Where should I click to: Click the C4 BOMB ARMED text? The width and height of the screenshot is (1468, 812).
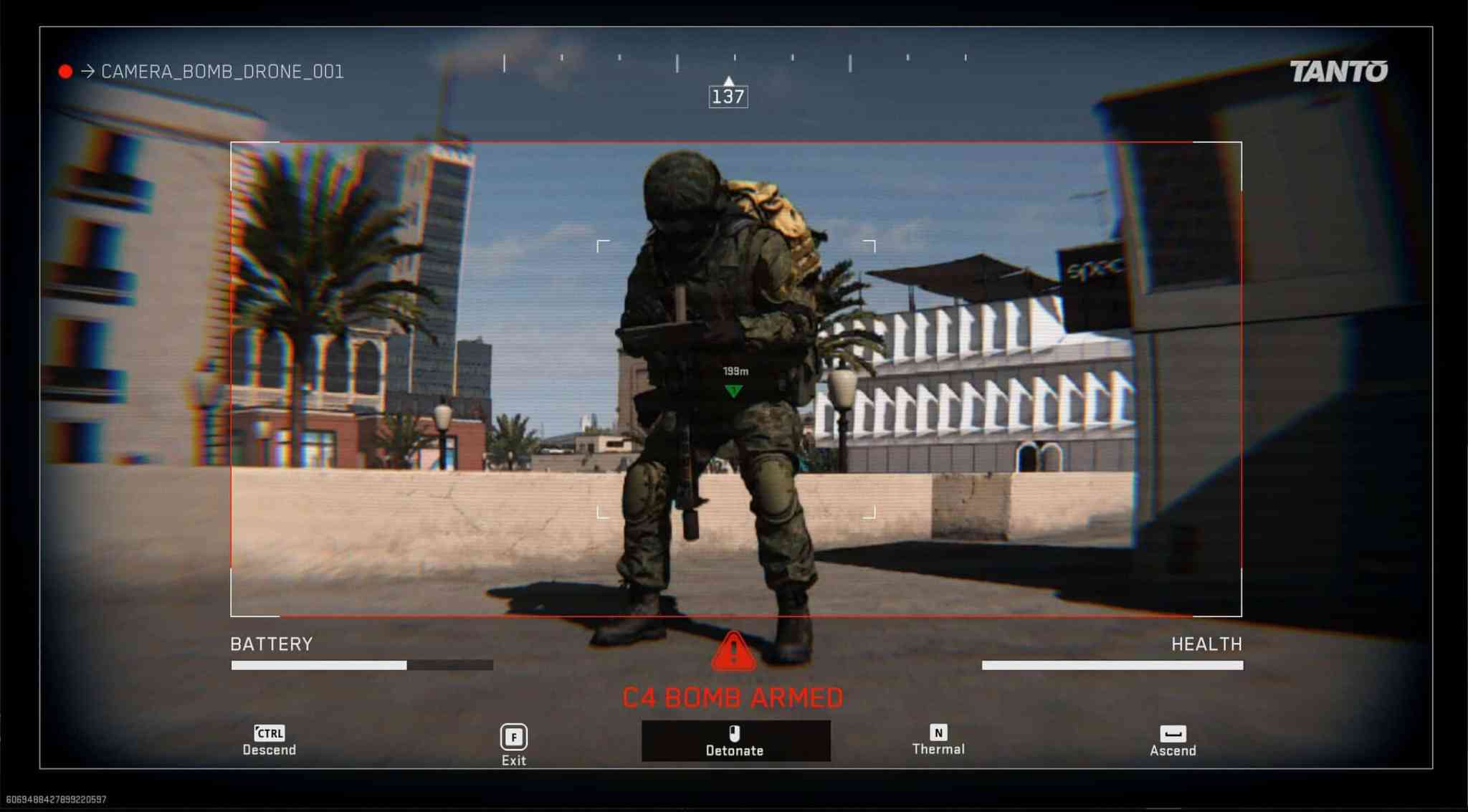tap(733, 697)
